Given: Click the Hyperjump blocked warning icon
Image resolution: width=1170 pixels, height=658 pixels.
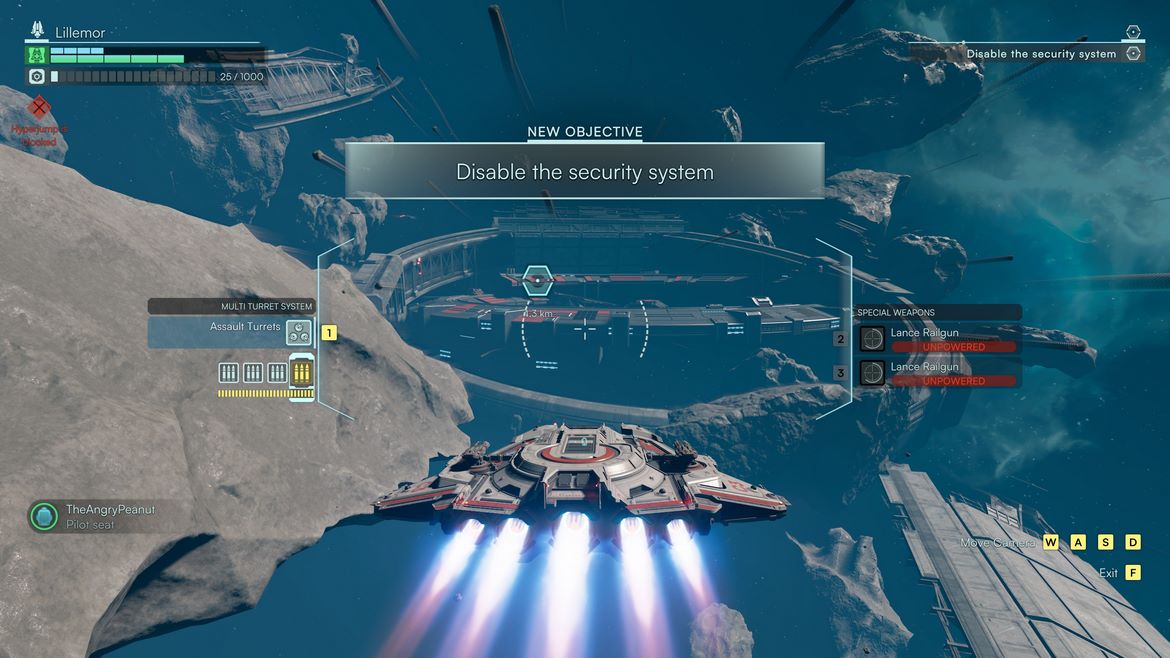Looking at the screenshot, I should [x=39, y=108].
